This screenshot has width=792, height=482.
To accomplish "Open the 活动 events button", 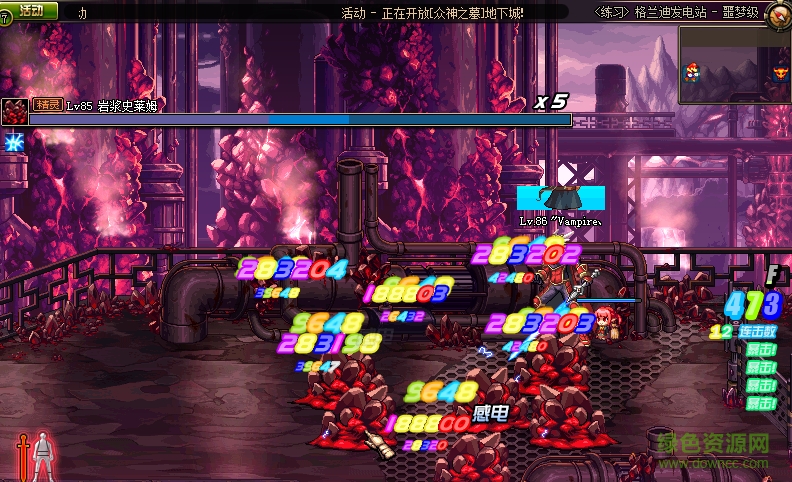I will click(30, 11).
